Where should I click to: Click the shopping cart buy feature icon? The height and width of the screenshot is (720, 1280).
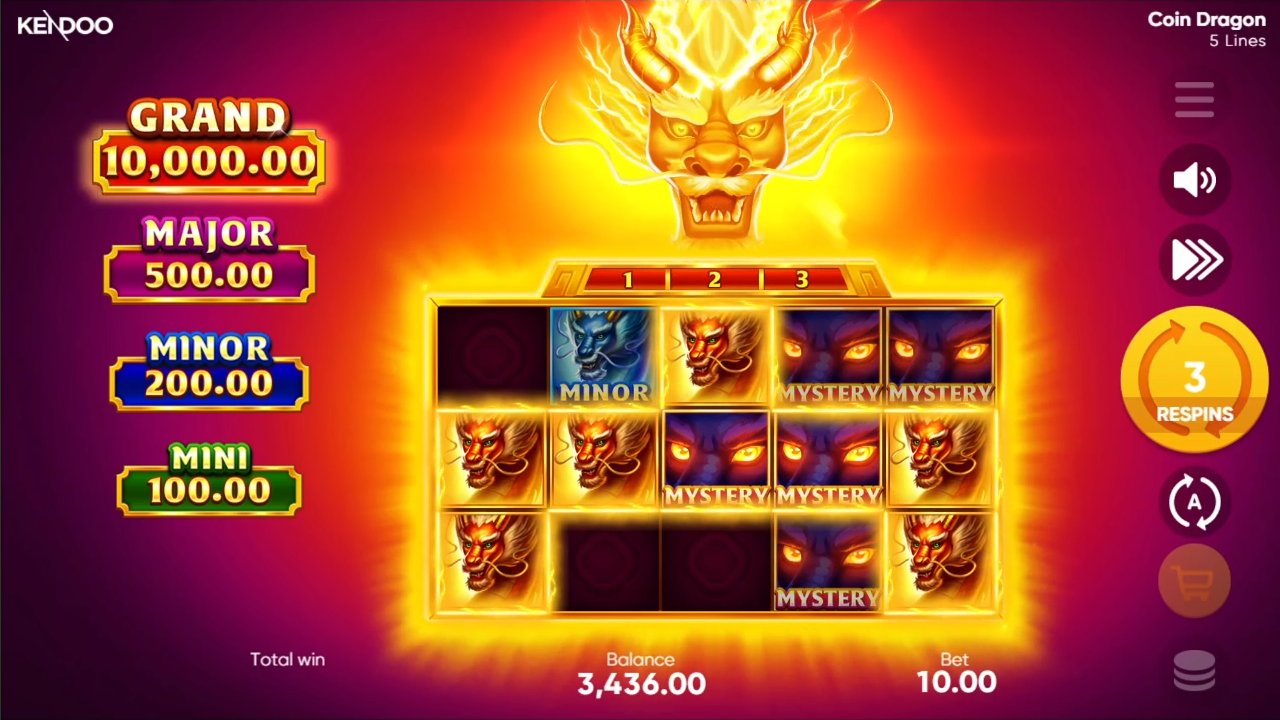[x=1194, y=580]
